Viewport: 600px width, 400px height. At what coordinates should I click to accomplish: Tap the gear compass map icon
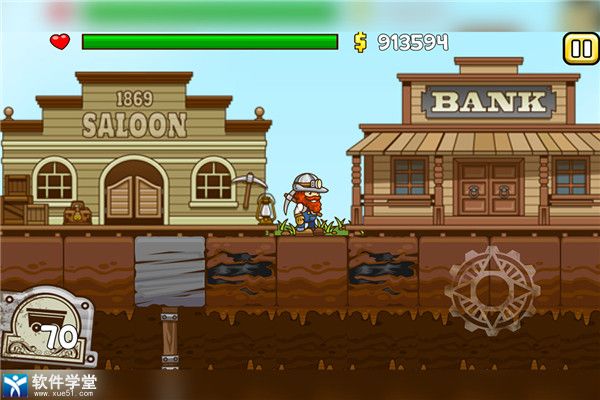click(x=492, y=290)
